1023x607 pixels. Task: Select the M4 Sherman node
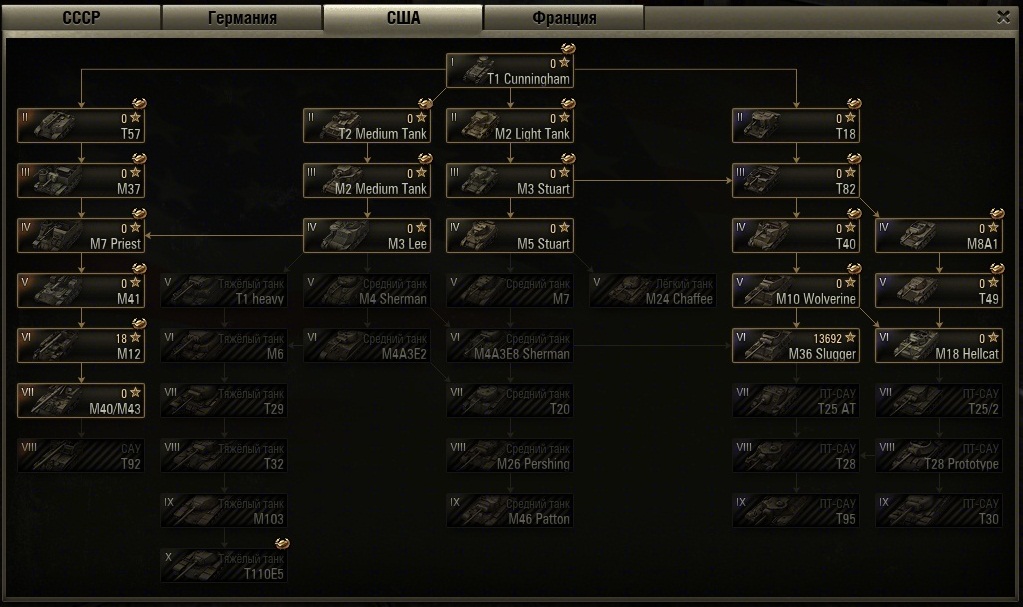(x=367, y=291)
